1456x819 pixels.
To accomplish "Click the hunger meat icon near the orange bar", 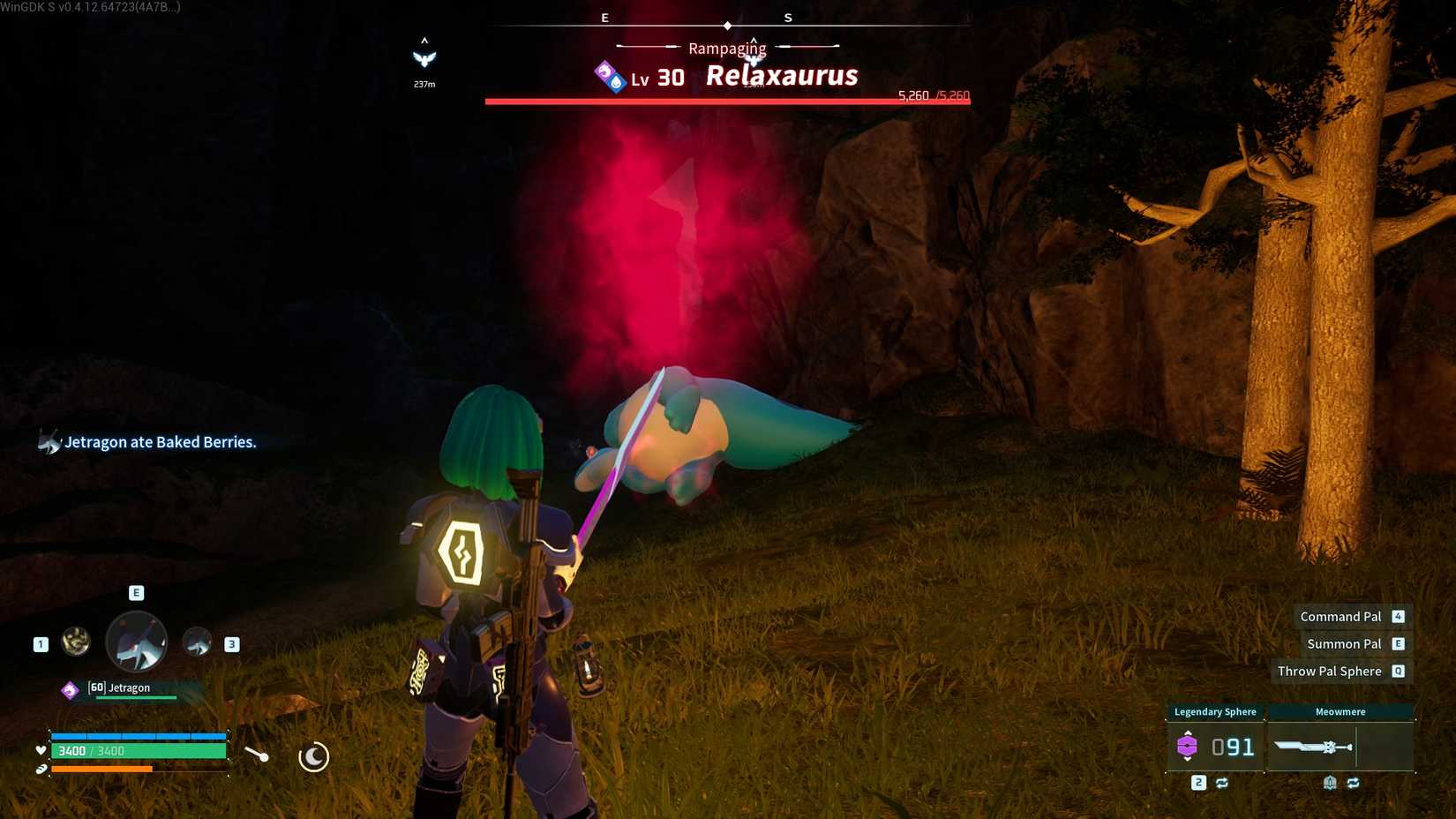I will coord(41,770).
